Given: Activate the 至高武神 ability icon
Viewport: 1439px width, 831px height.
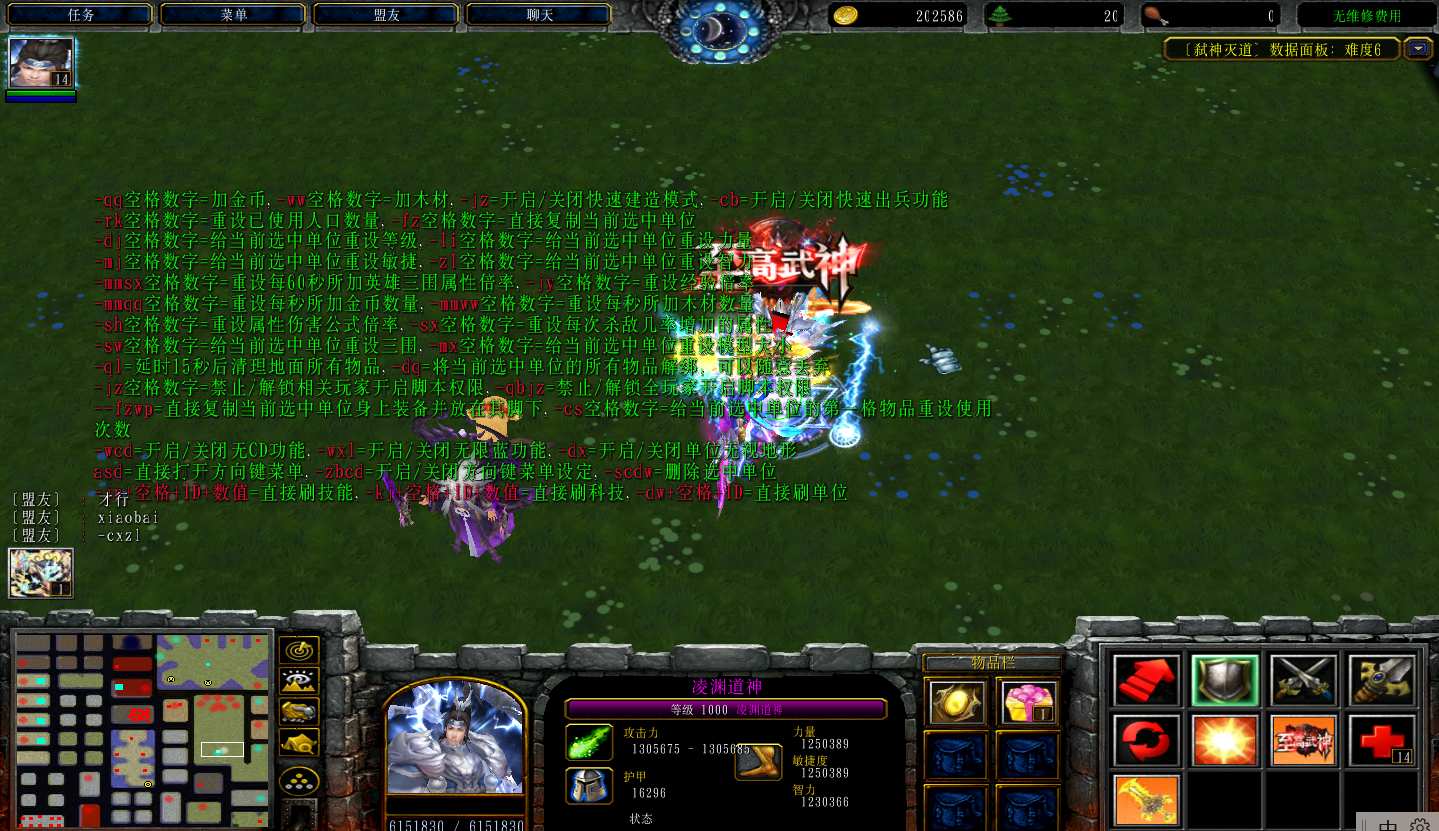Looking at the screenshot, I should click(x=1303, y=741).
